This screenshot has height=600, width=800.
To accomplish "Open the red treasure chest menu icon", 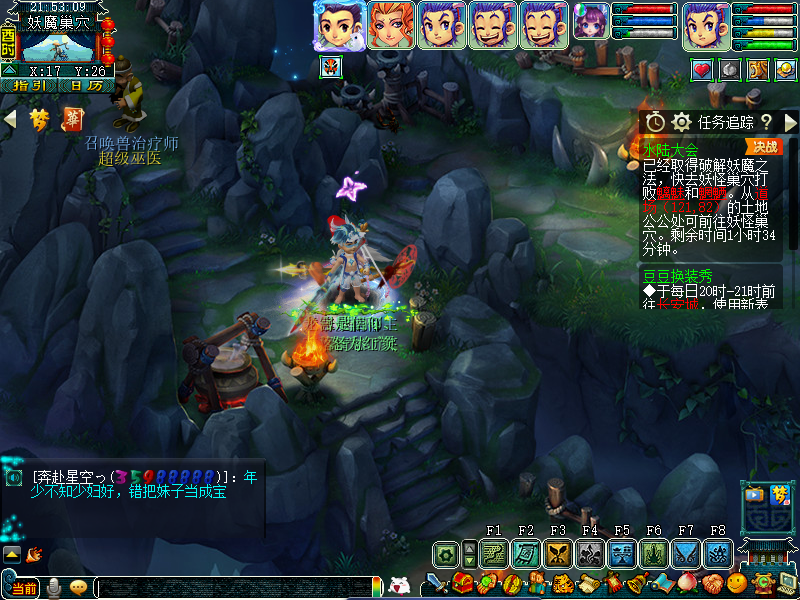I will pyautogui.click(x=462, y=583).
